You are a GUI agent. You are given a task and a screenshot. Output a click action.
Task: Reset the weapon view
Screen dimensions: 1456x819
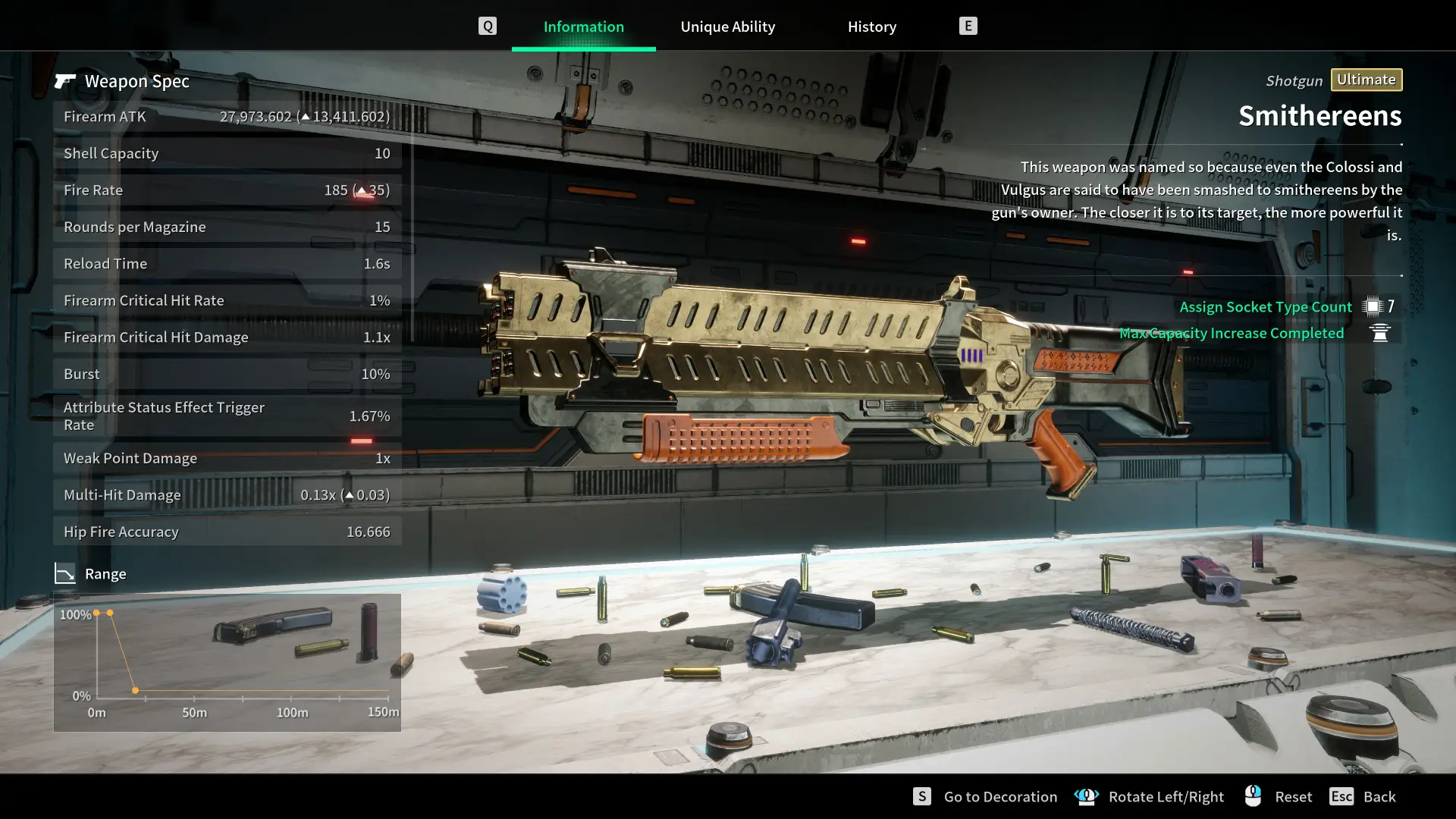(1292, 796)
